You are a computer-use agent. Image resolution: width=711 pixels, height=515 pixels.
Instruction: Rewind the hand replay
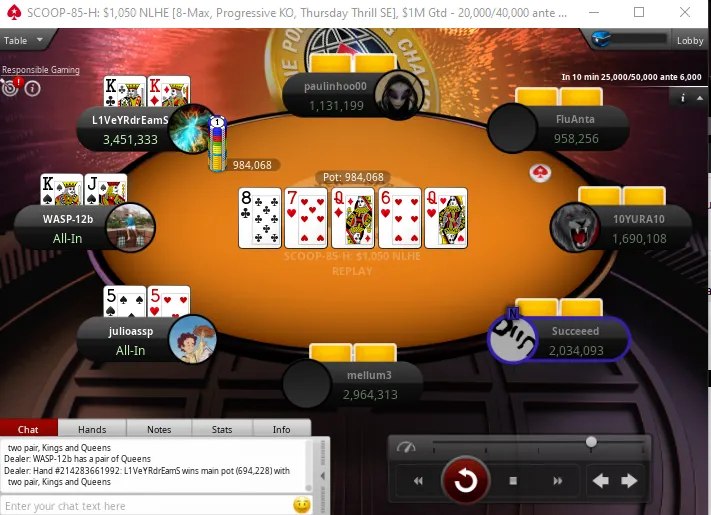pyautogui.click(x=418, y=481)
